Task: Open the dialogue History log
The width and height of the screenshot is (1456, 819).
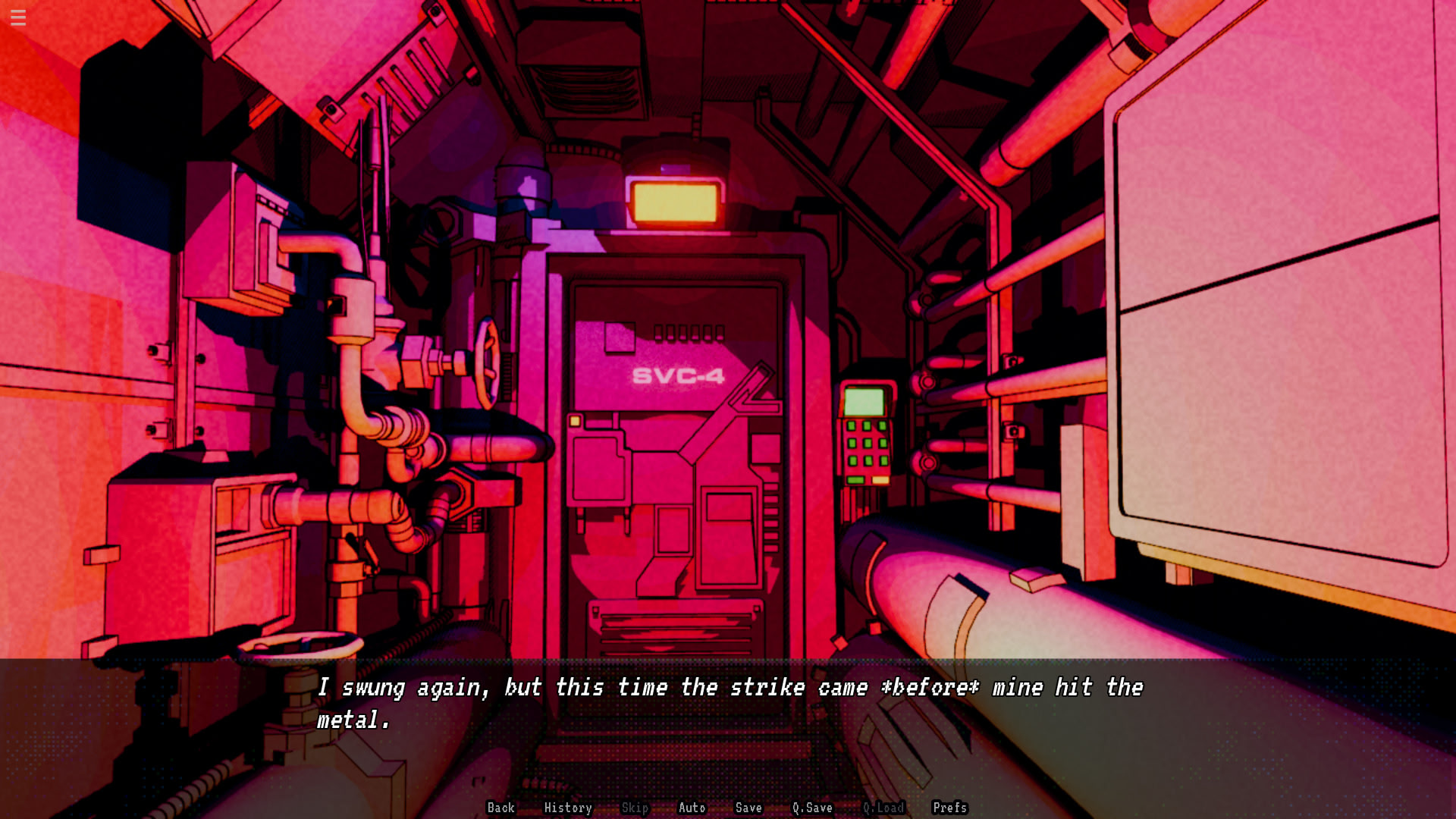Action: coord(567,808)
